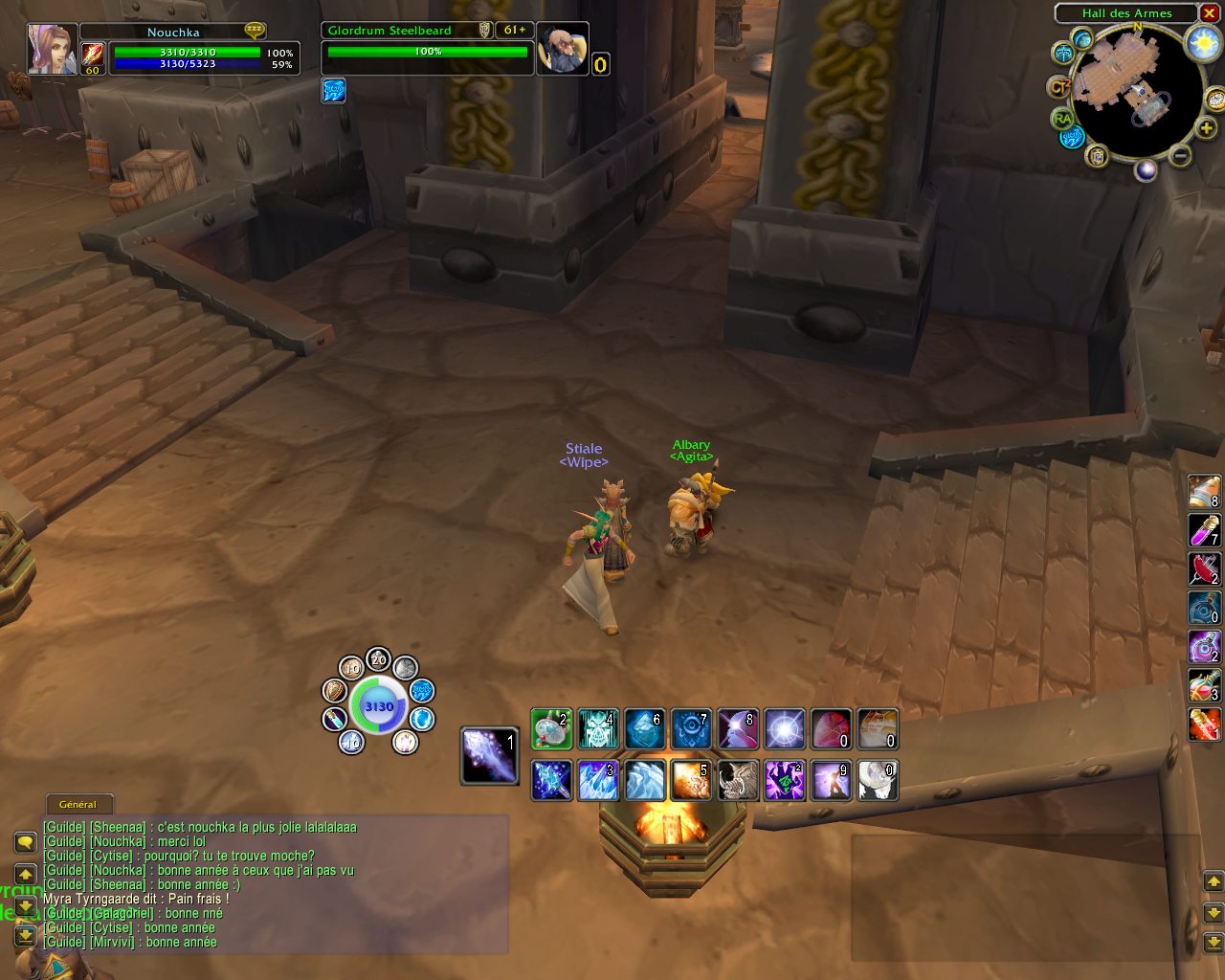
Task: Open the RA addon minimap button
Action: pos(1061,119)
